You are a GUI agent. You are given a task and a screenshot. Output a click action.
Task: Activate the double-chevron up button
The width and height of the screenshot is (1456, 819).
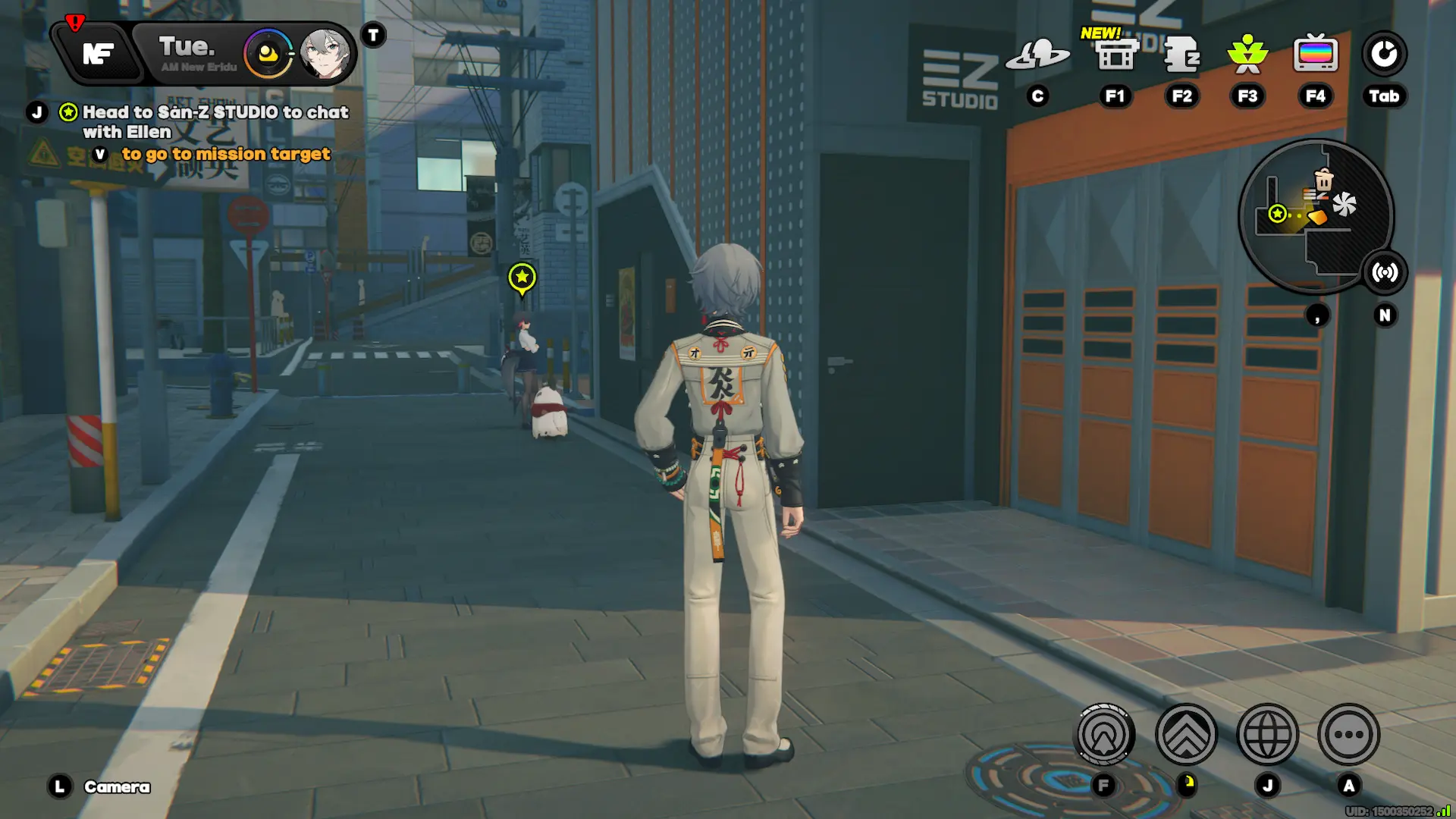tap(1186, 734)
